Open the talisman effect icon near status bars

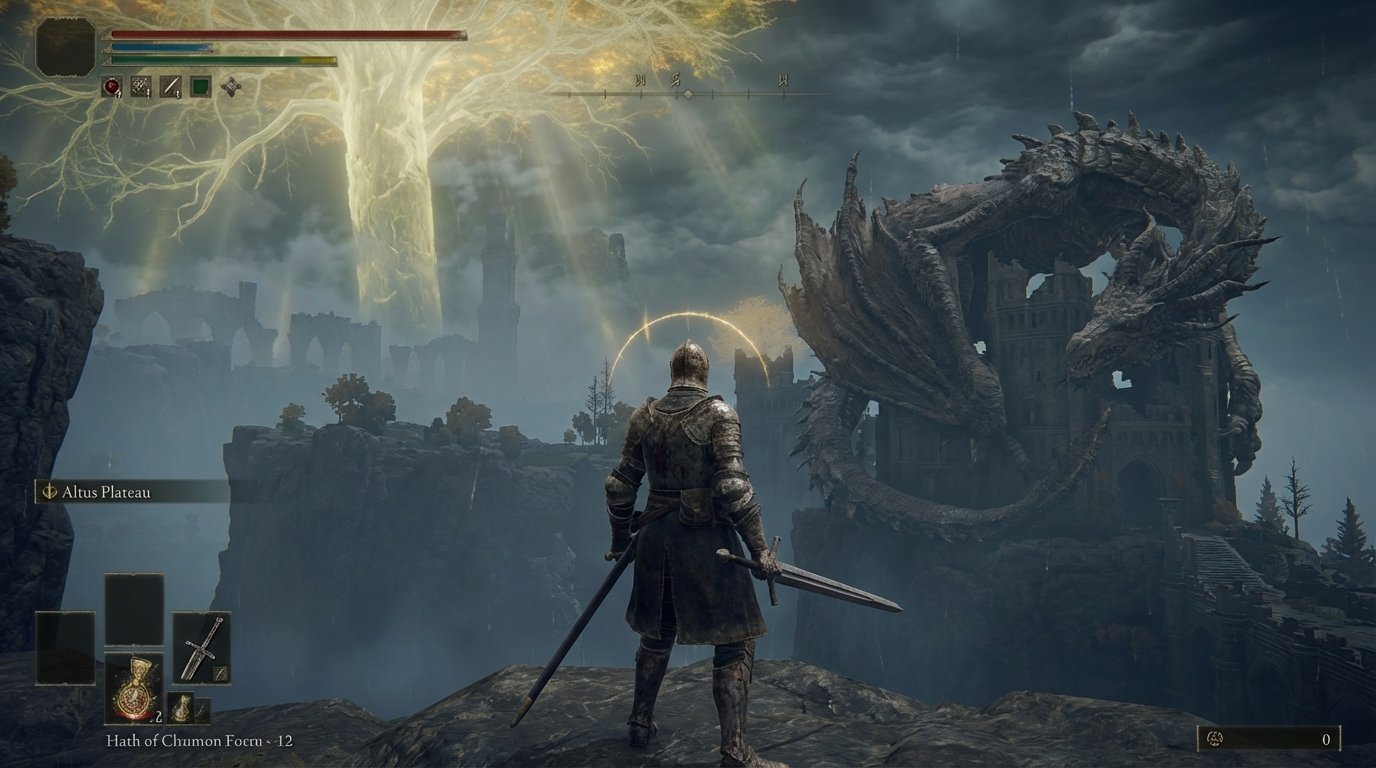point(231,86)
